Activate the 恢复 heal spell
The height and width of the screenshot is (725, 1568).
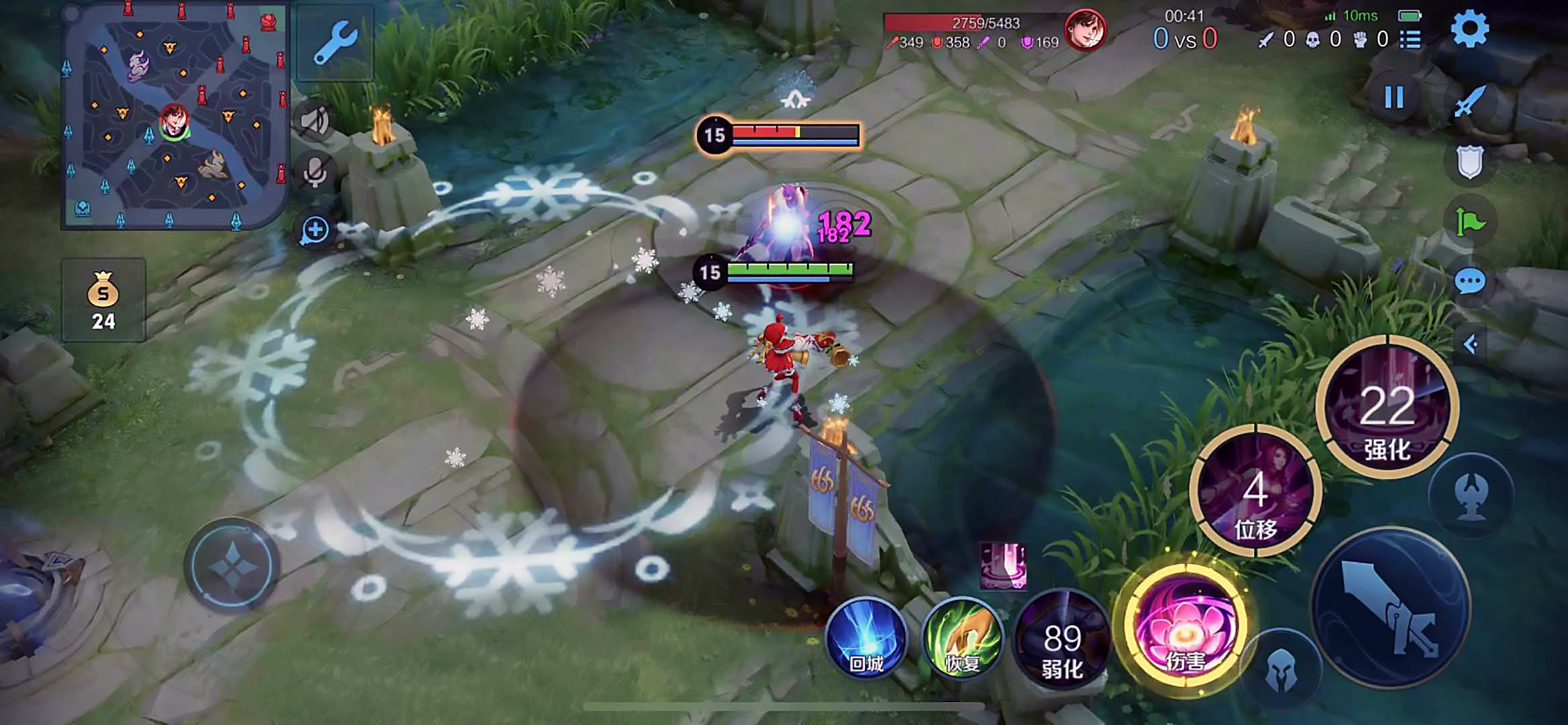point(962,637)
